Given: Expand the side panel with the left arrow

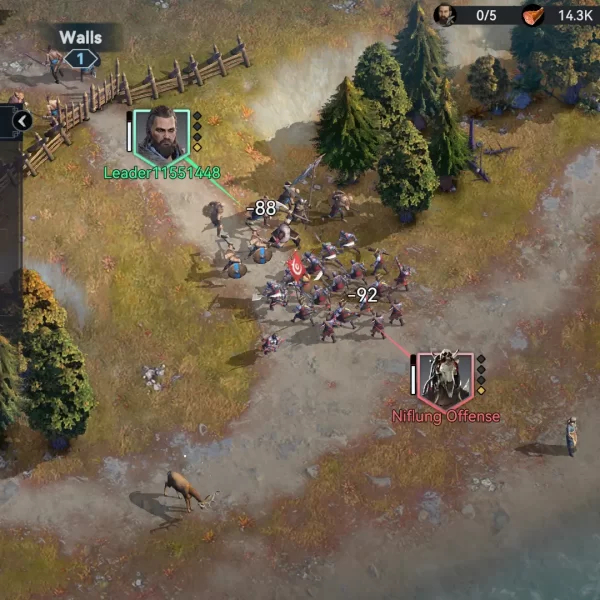Looking at the screenshot, I should click(x=22, y=121).
